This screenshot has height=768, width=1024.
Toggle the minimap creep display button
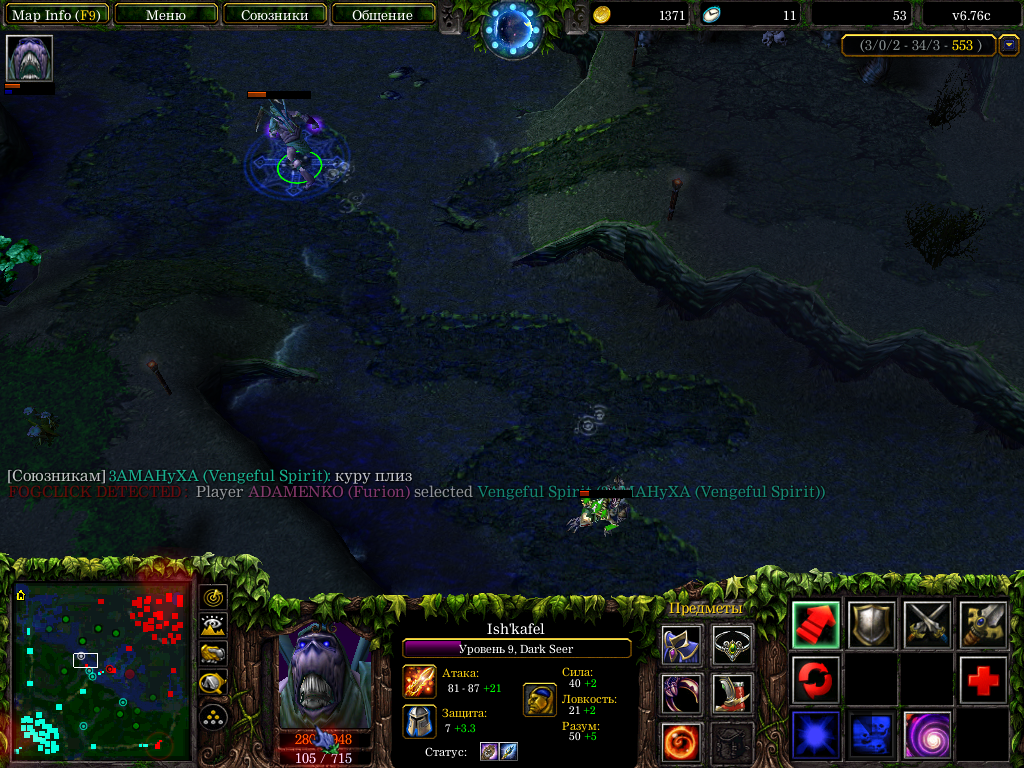[x=212, y=684]
